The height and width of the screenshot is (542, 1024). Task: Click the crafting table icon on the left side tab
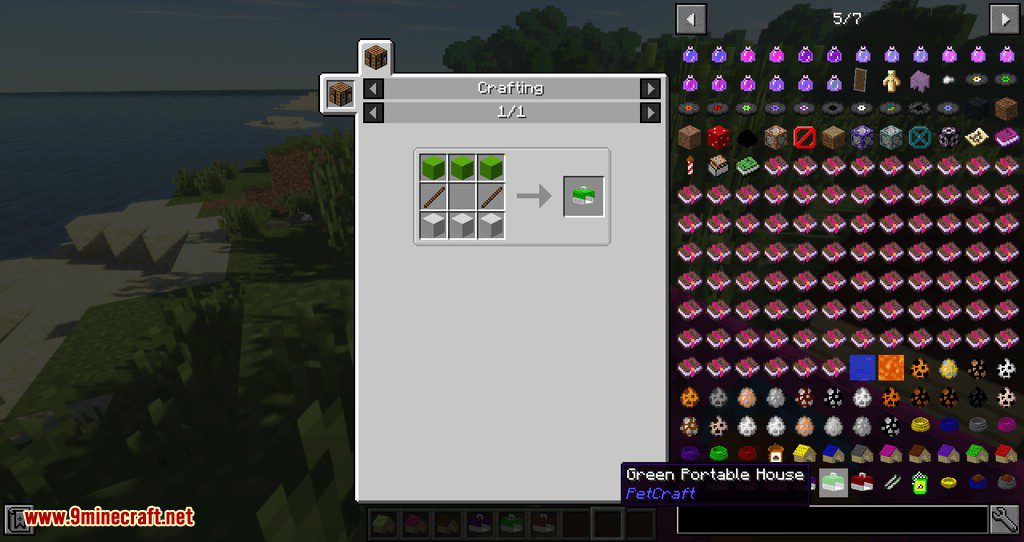point(340,94)
